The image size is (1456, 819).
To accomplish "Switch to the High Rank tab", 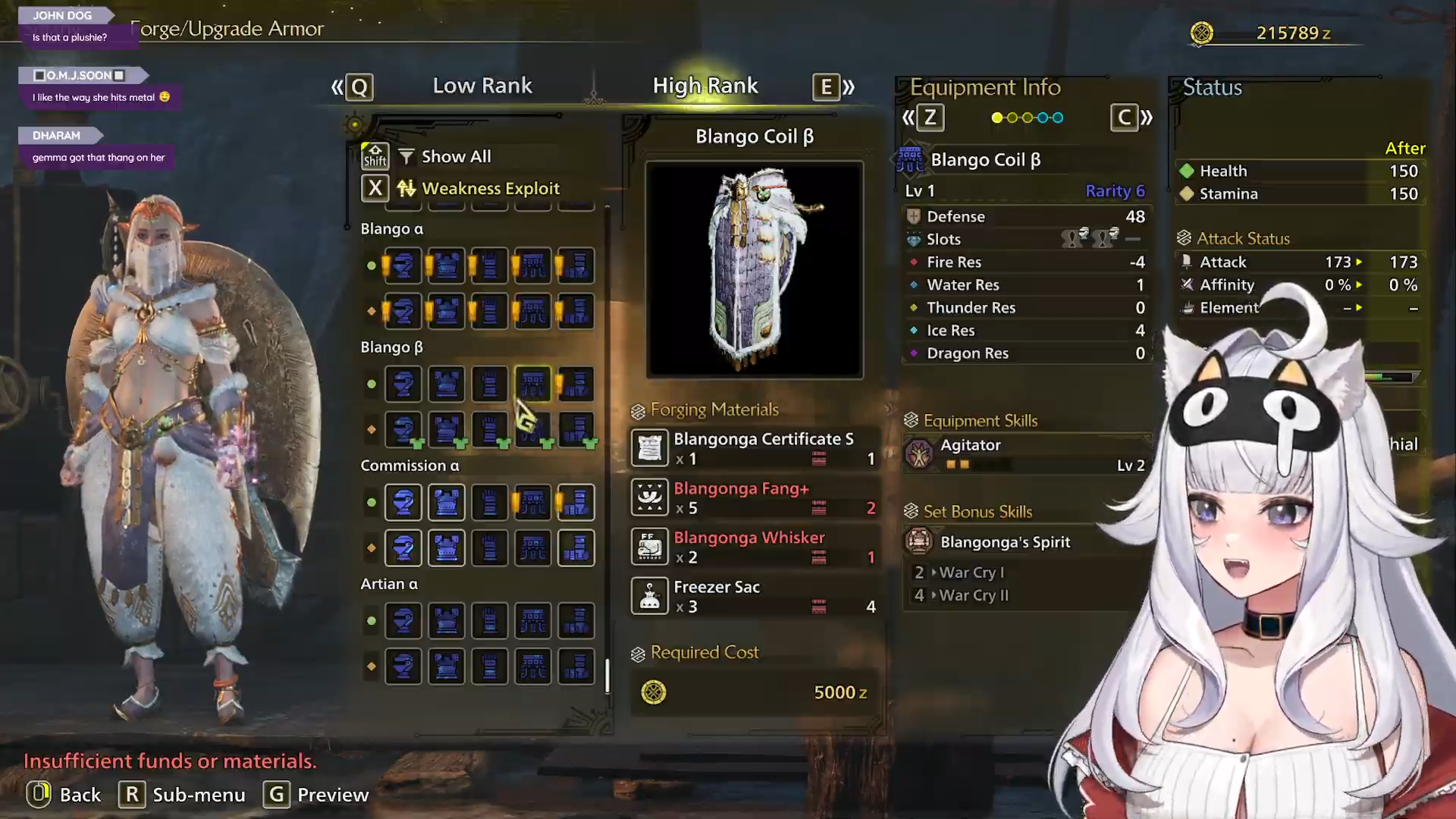I will point(705,86).
